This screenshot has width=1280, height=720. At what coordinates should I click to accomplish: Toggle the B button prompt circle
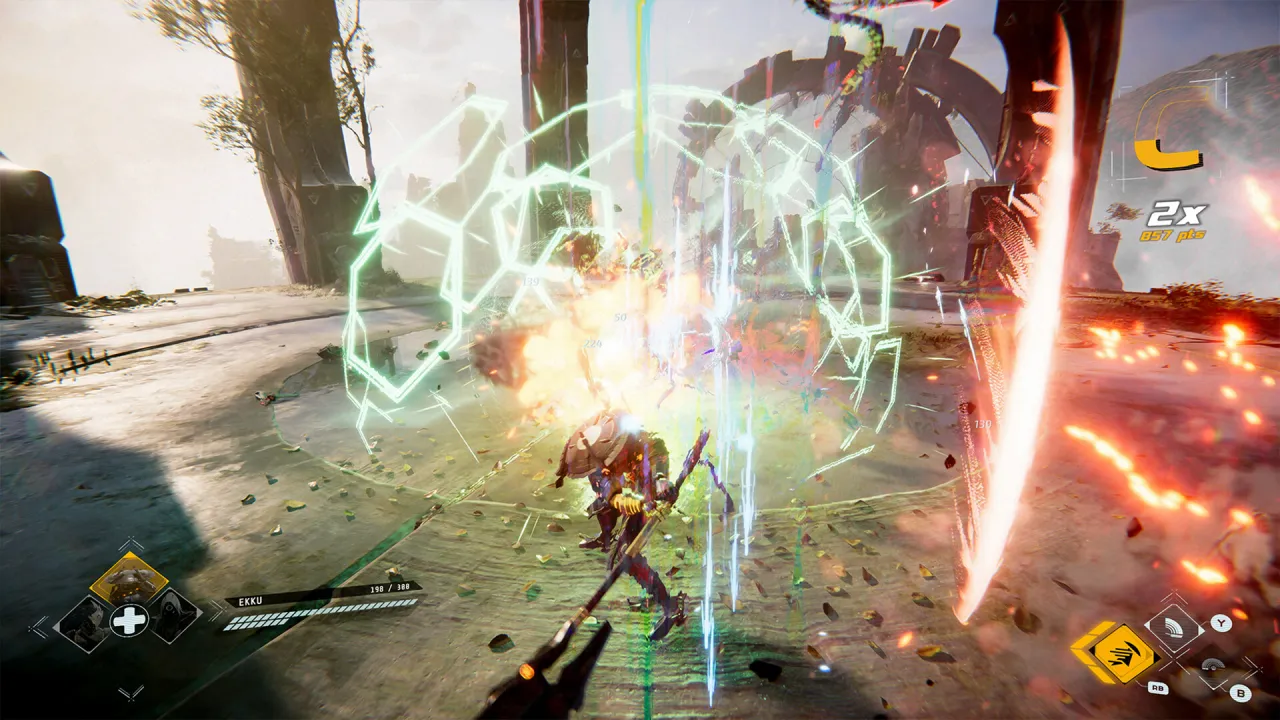click(x=1239, y=693)
